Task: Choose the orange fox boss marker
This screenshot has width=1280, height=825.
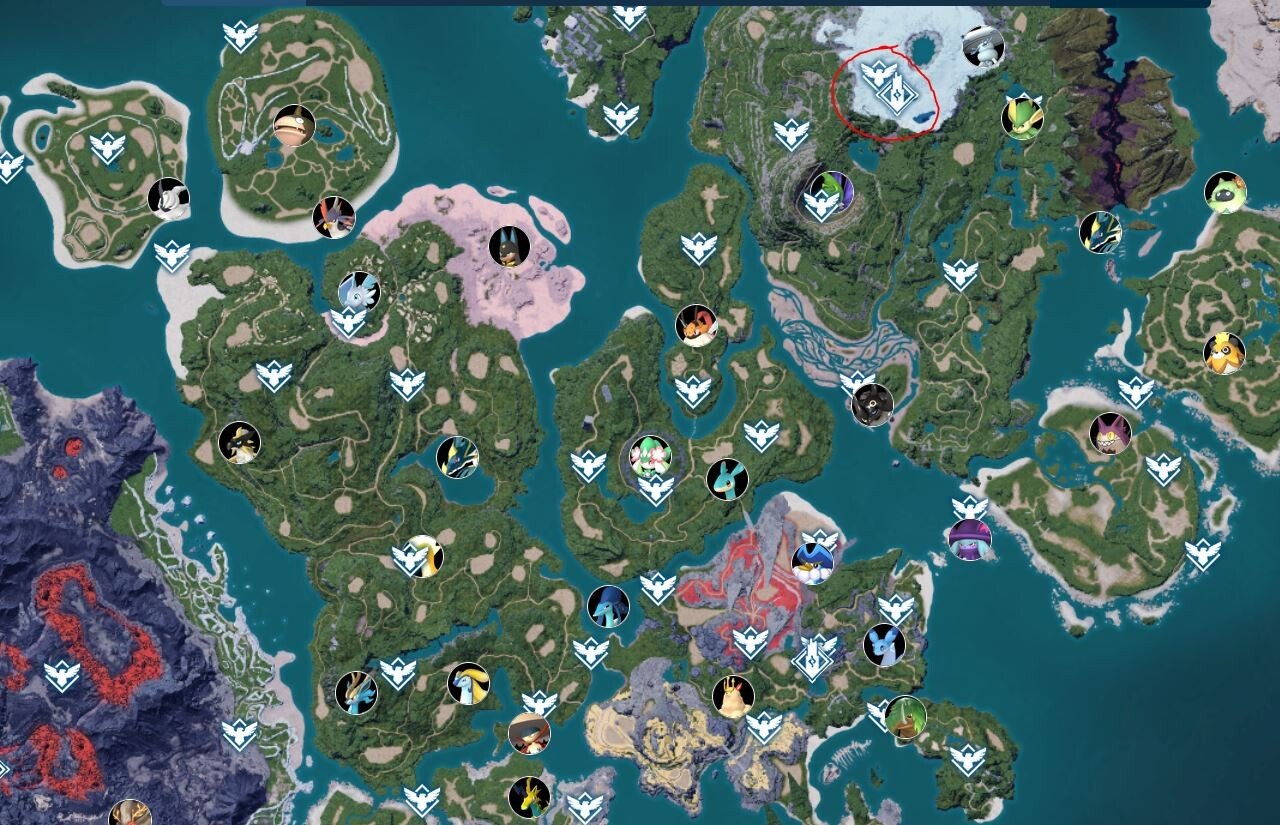Action: coord(696,325)
